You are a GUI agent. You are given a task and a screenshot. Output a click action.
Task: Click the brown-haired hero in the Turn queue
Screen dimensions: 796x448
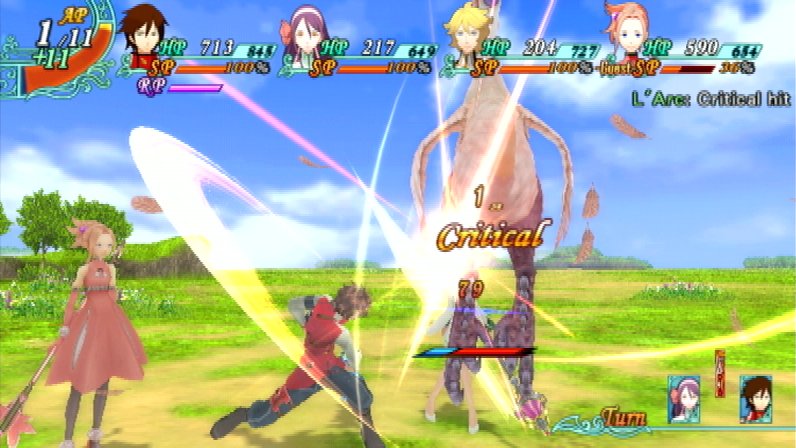coord(754,398)
